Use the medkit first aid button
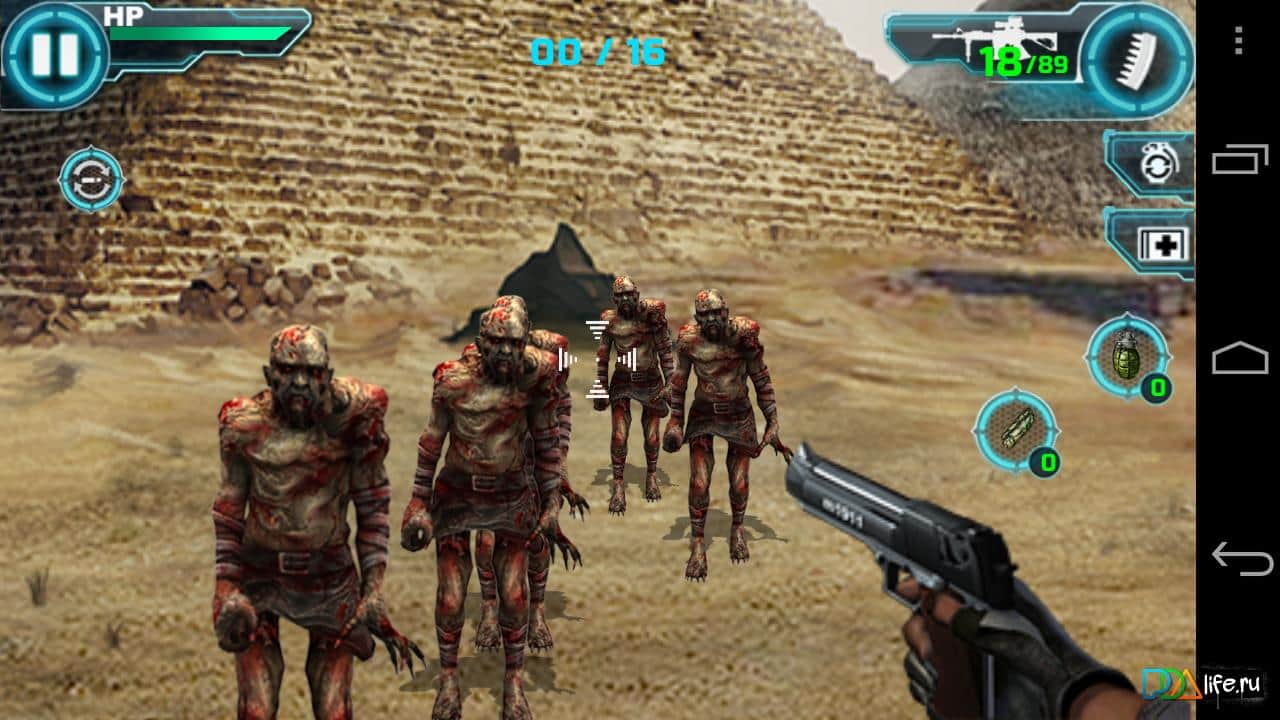Screen dimensions: 1280x720 1158,243
